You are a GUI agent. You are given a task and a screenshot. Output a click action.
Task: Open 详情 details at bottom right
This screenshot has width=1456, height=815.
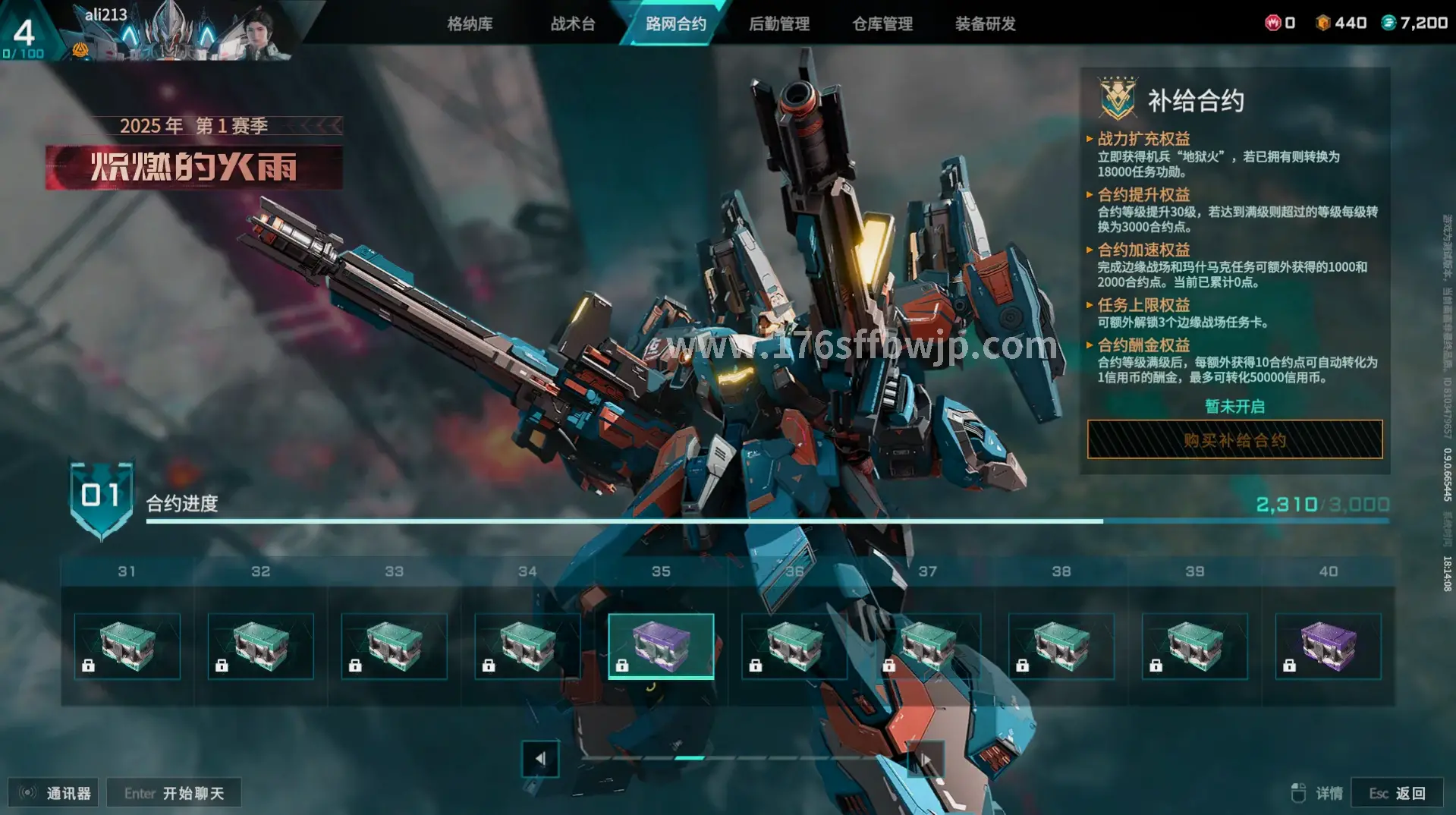tap(1317, 793)
